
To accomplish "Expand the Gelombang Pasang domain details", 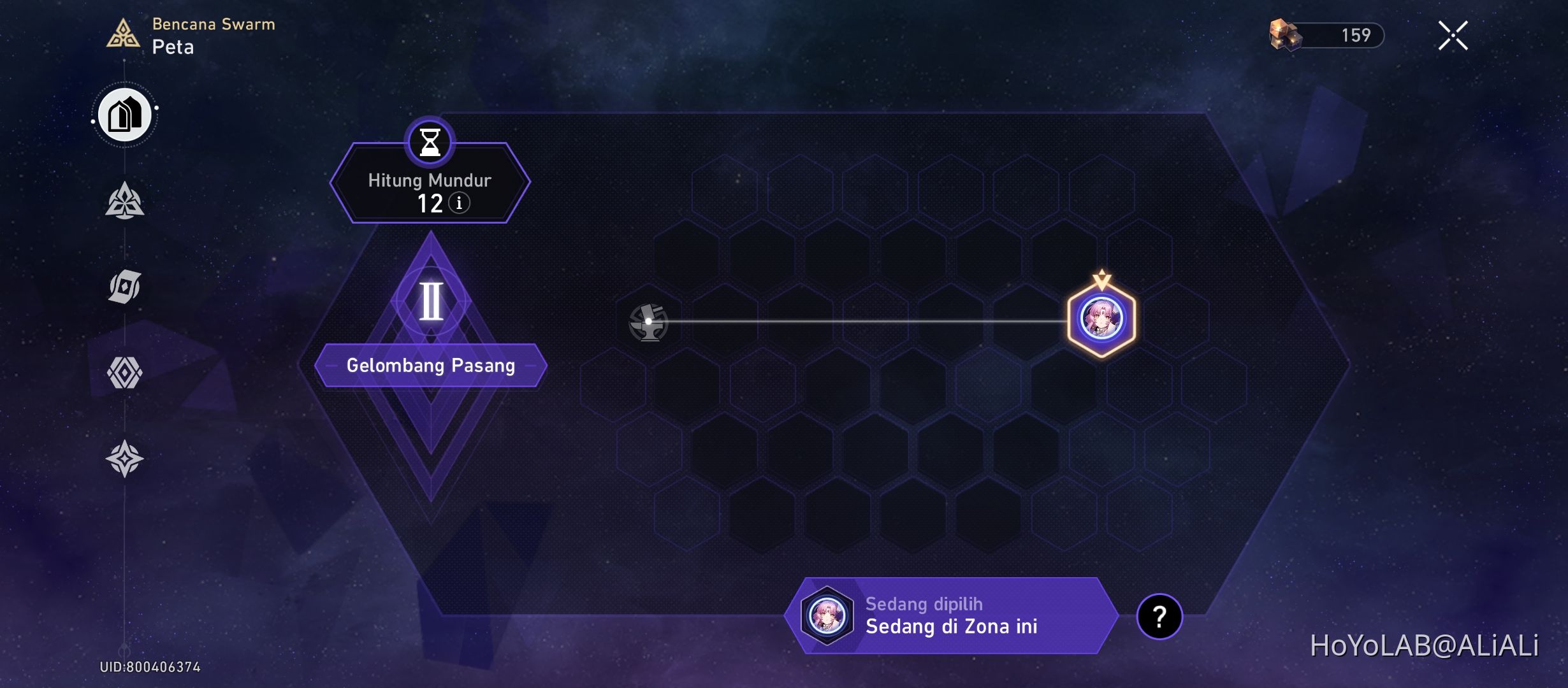I will tap(431, 365).
